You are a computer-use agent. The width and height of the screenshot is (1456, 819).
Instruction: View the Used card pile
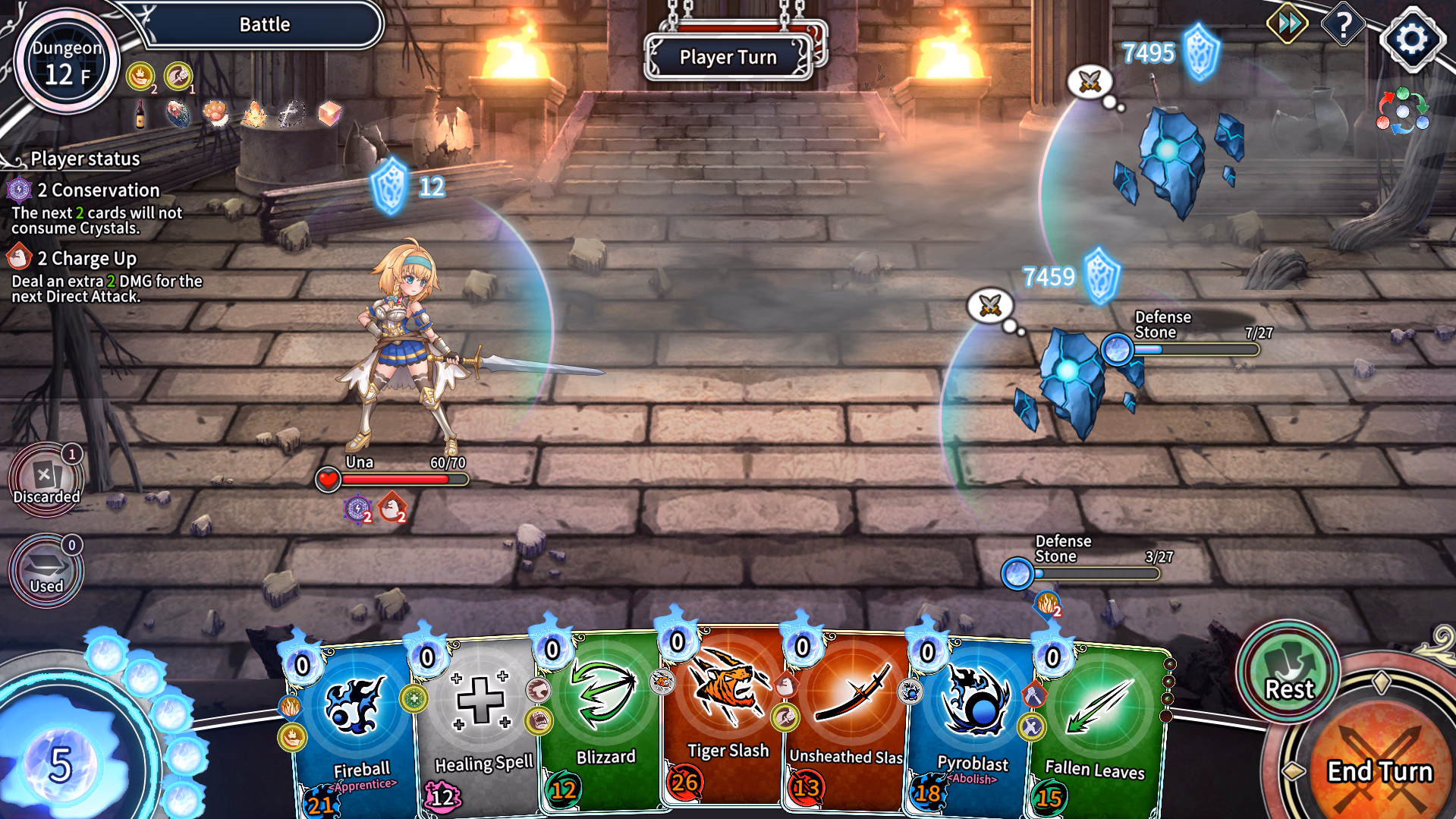[x=46, y=571]
